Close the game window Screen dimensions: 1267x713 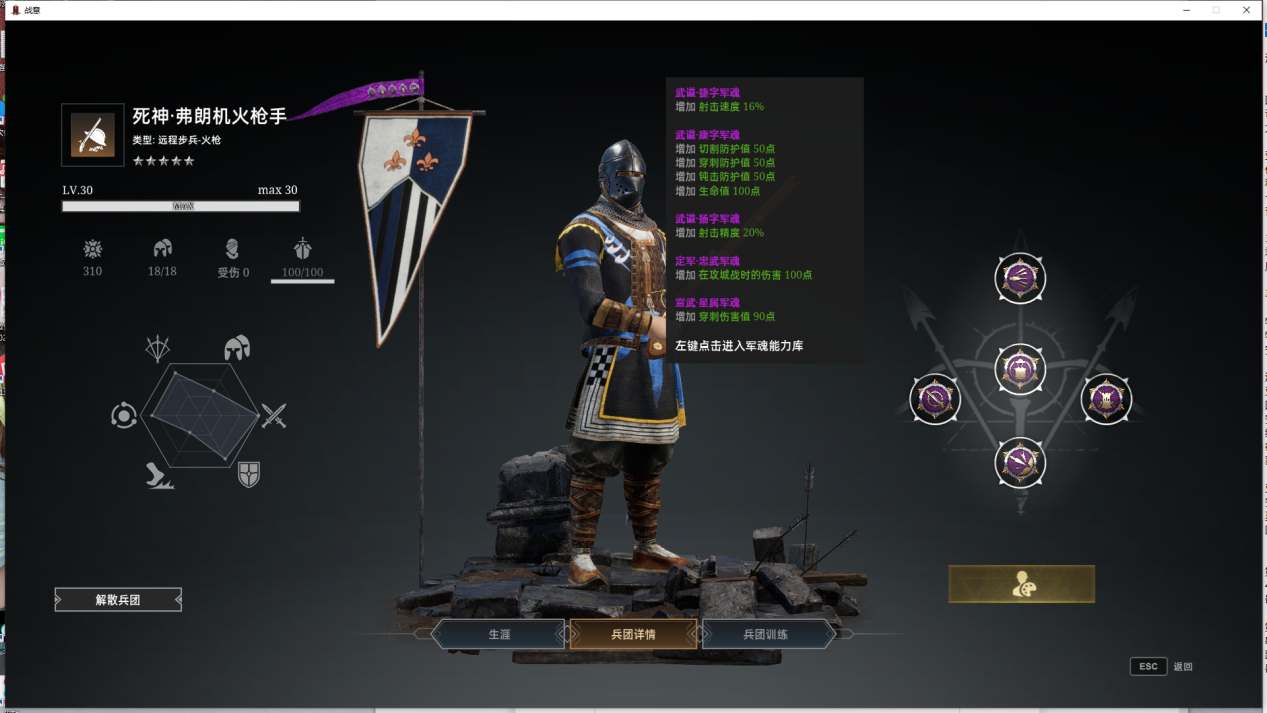point(1246,10)
